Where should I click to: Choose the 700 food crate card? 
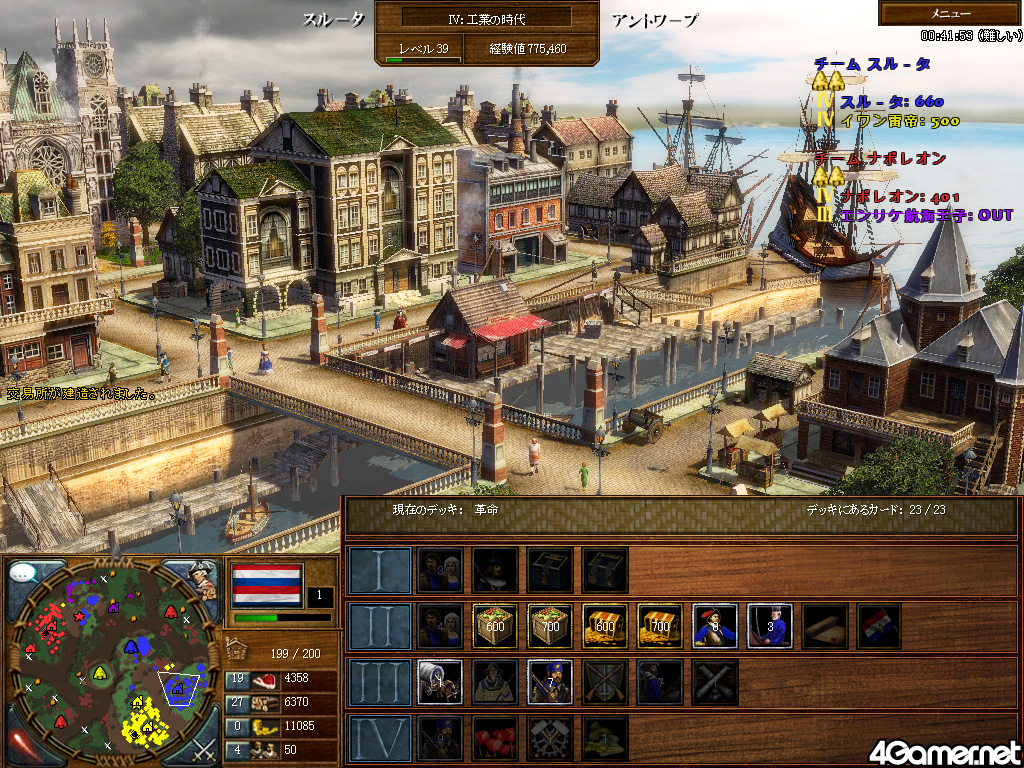click(550, 625)
